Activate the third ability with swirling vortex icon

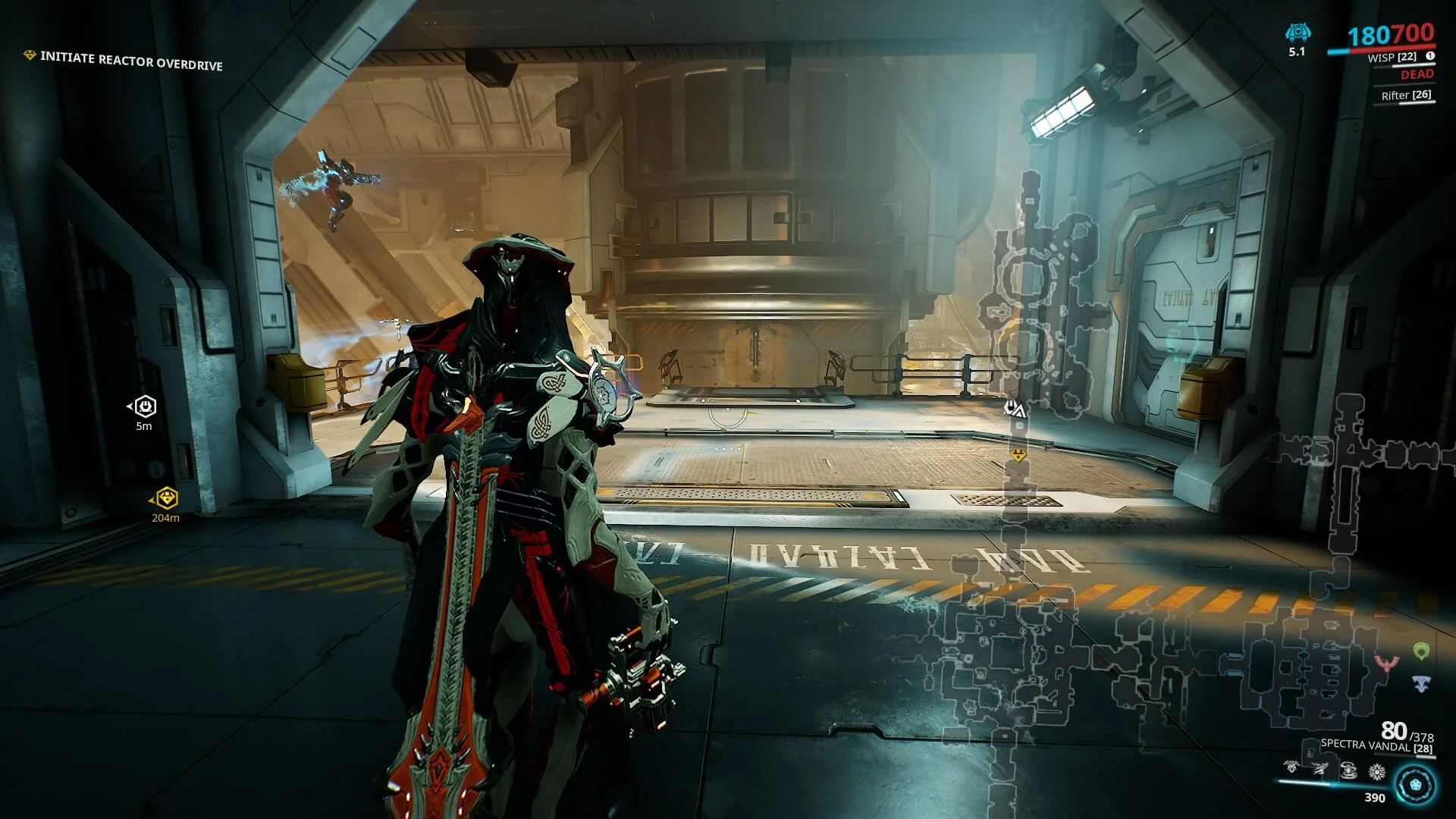[x=1348, y=771]
